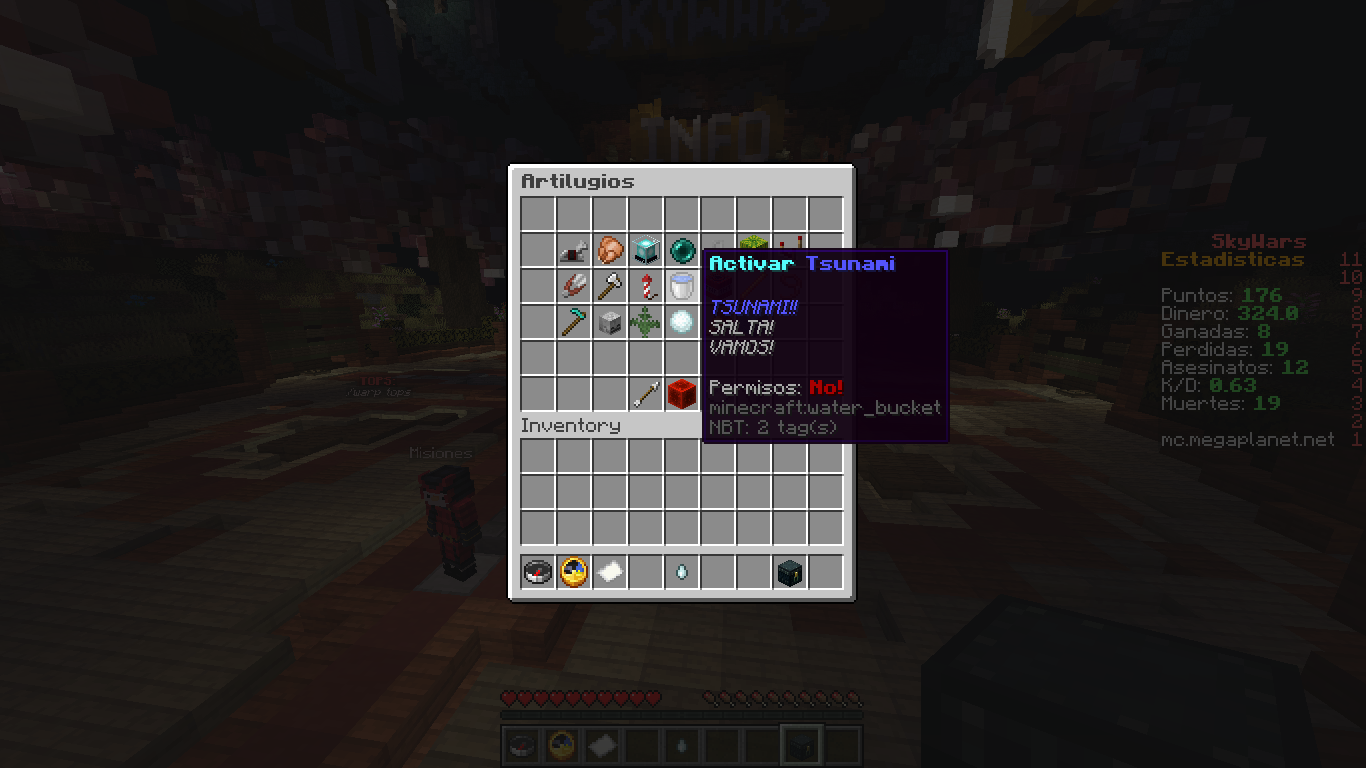Pick the ender pearl item
Image resolution: width=1366 pixels, height=768 pixels.
pos(682,250)
